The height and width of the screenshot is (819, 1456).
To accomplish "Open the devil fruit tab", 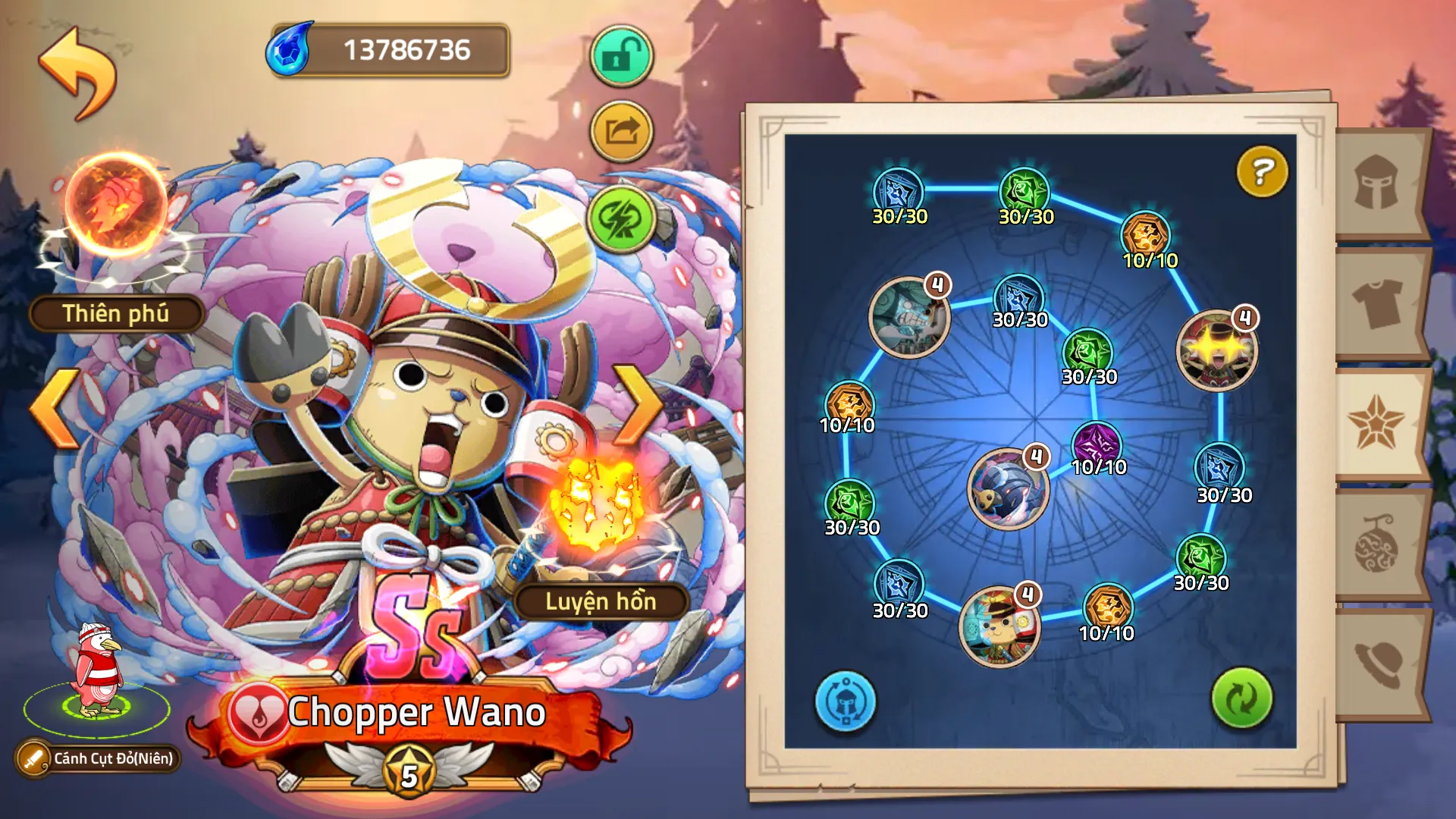I will tap(1377, 544).
